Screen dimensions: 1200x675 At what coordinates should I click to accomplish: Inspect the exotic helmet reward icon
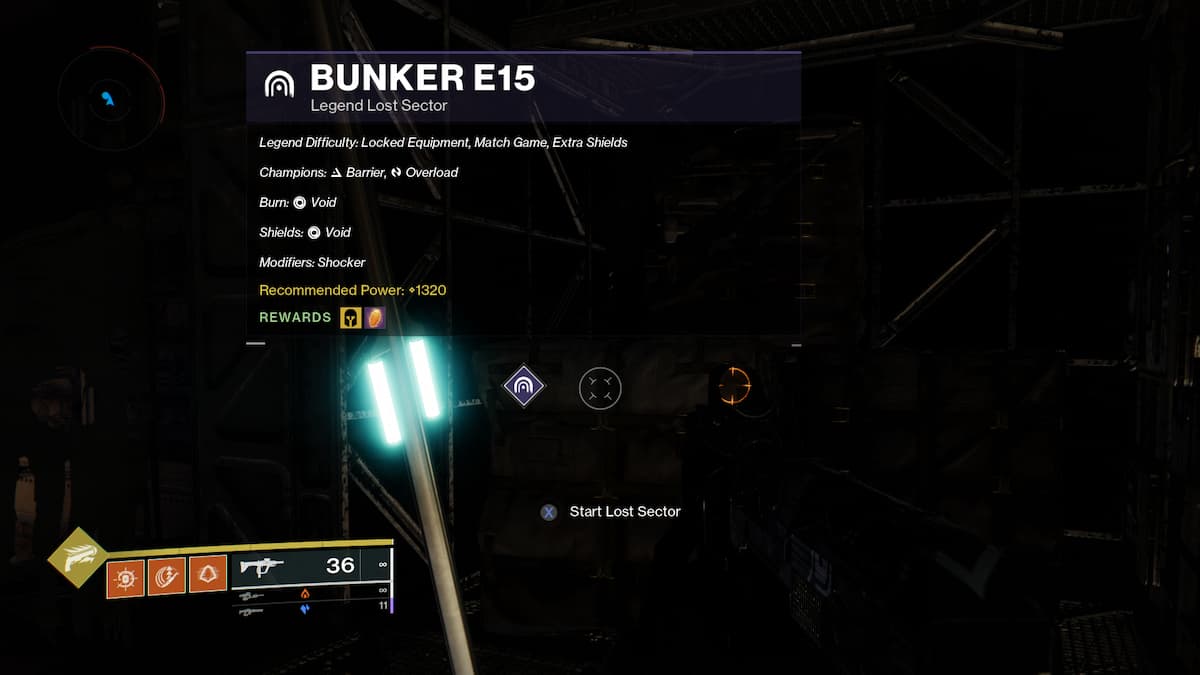(x=351, y=318)
